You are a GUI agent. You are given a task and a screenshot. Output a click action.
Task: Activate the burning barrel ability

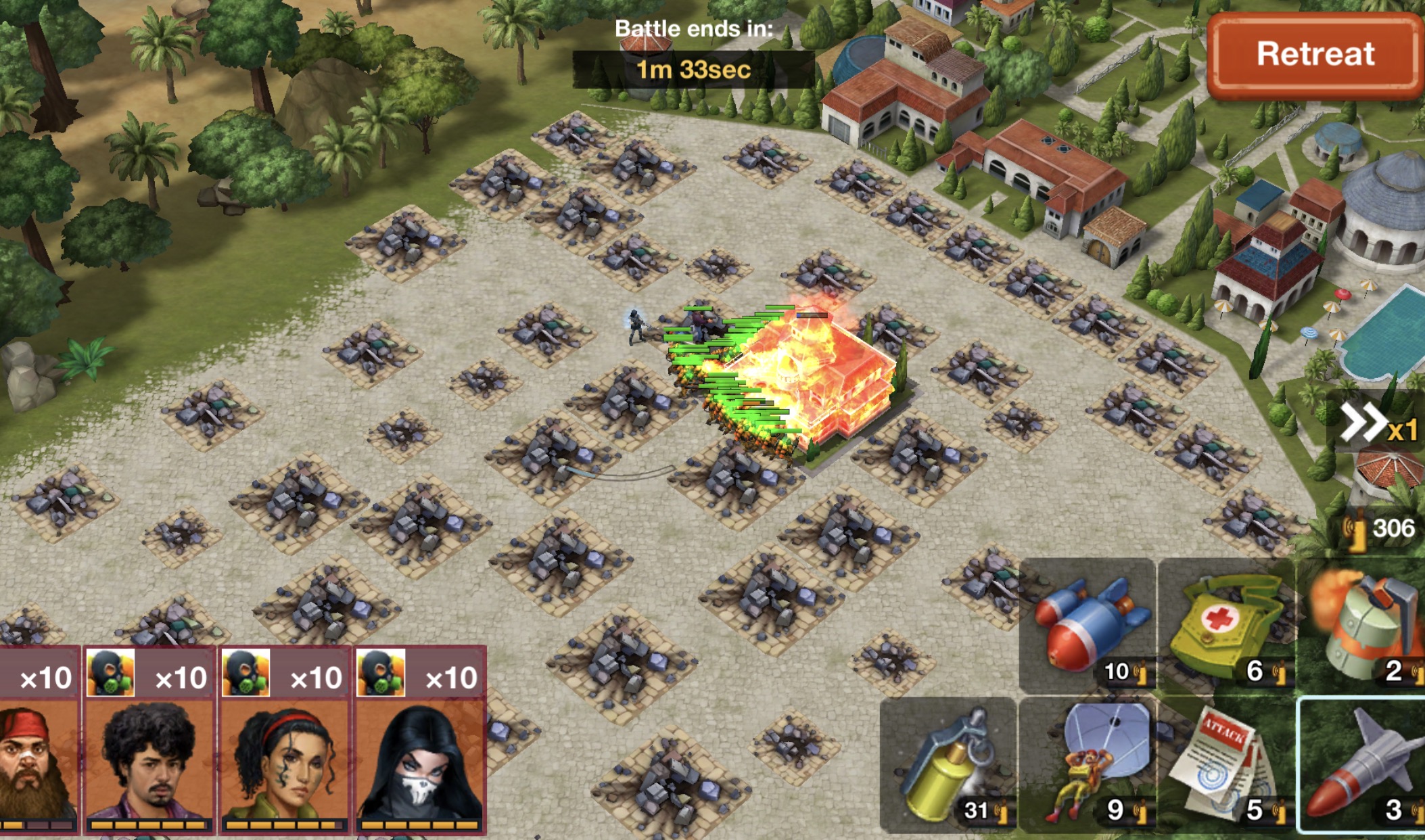[x=1363, y=626]
